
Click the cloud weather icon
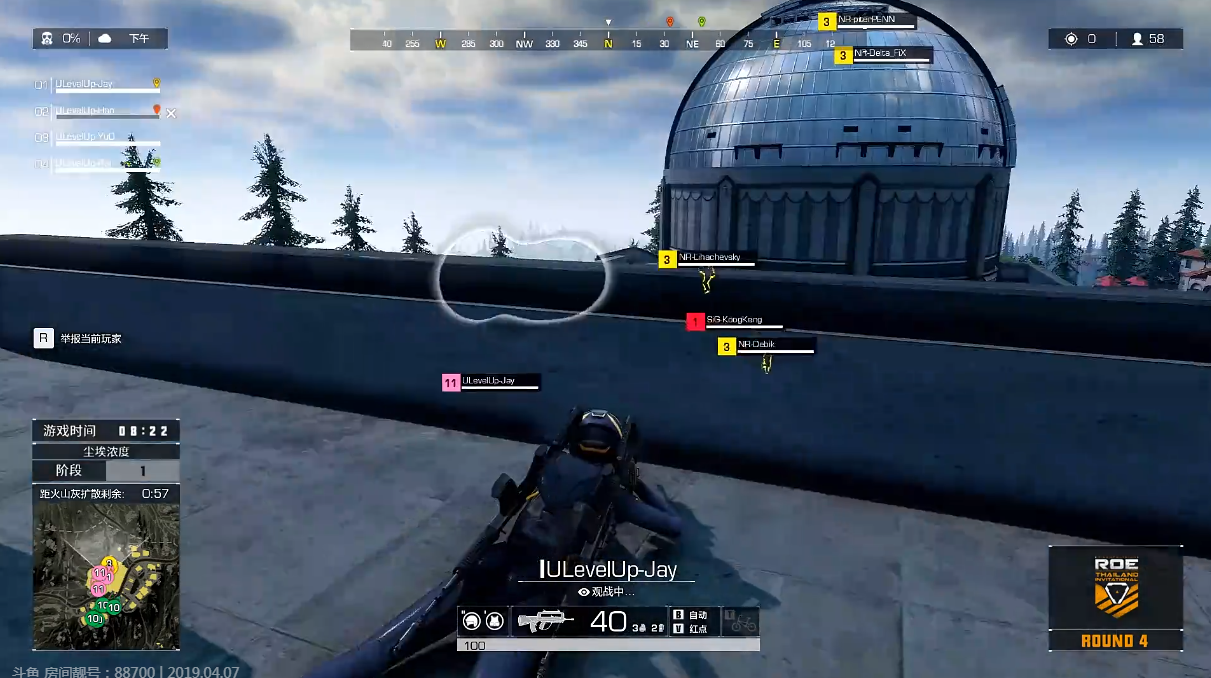(105, 39)
